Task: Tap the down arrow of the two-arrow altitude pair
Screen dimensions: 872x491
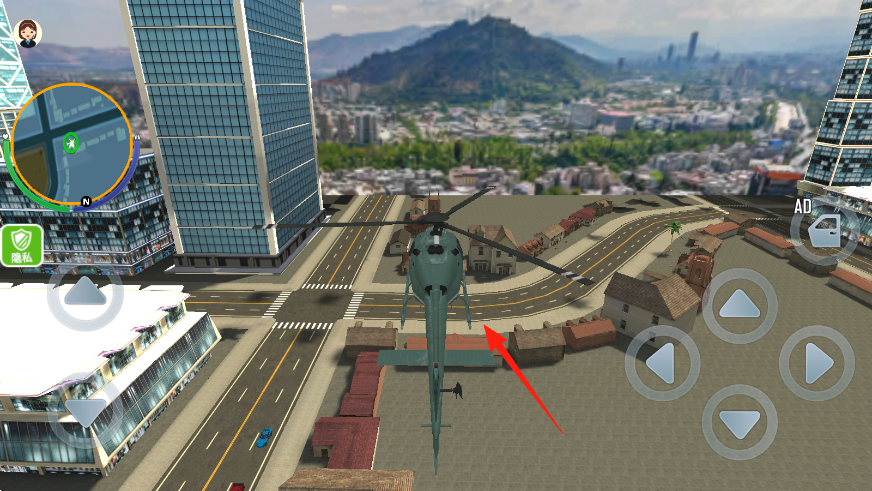Action: click(85, 409)
